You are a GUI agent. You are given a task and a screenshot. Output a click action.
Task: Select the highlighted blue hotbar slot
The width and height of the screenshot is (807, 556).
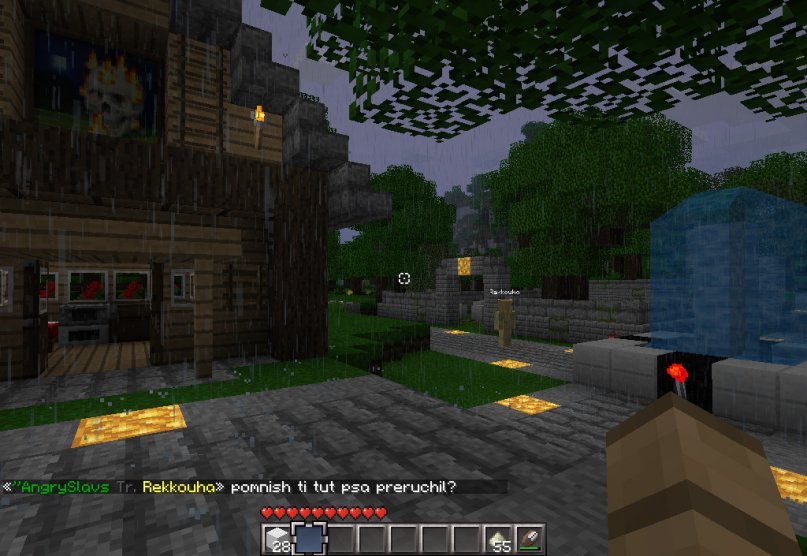(307, 538)
